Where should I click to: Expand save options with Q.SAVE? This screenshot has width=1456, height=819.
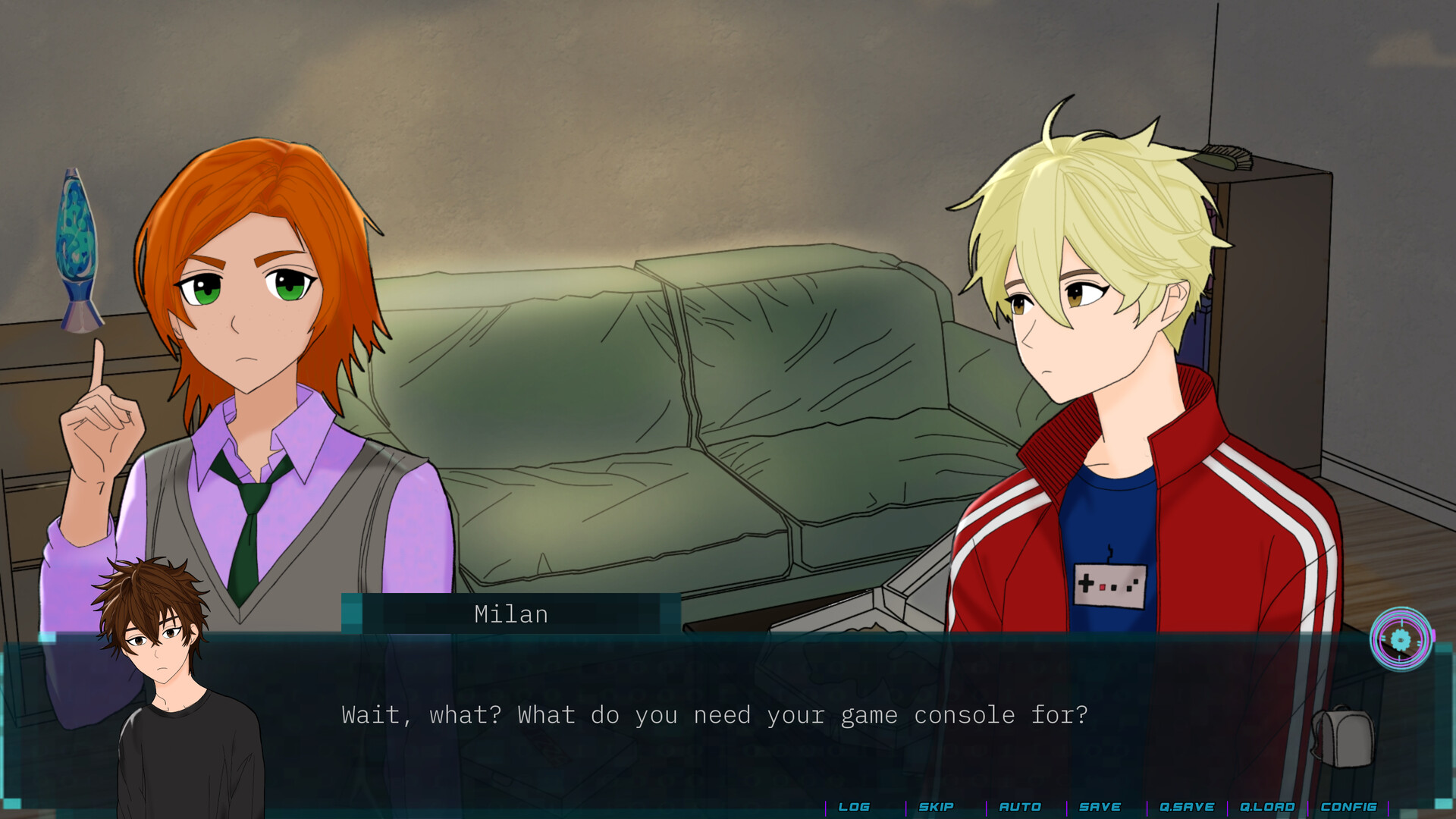click(1187, 807)
